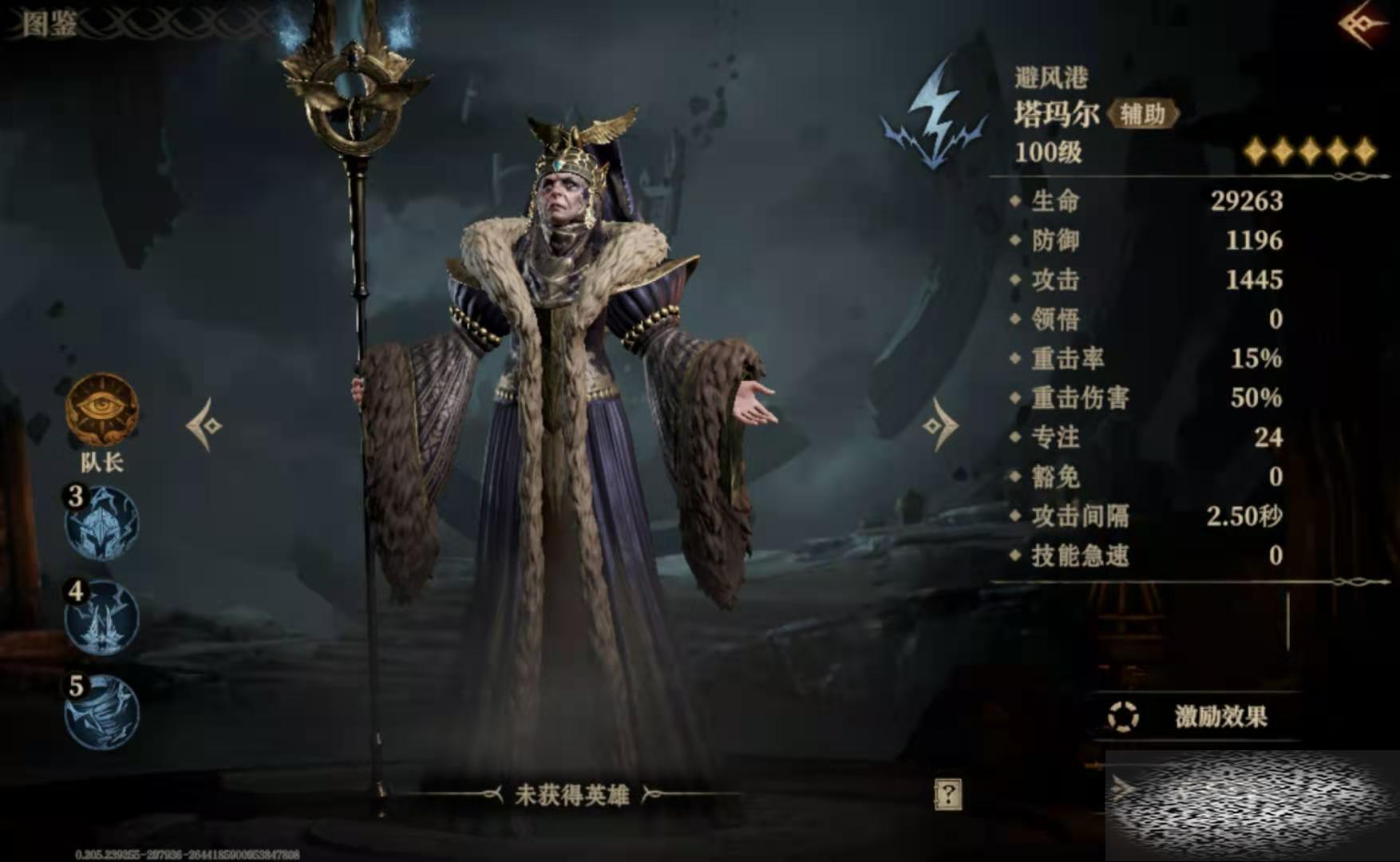The width and height of the screenshot is (1400, 862).
Task: Click the 辅助 role tag
Action: [1142, 114]
